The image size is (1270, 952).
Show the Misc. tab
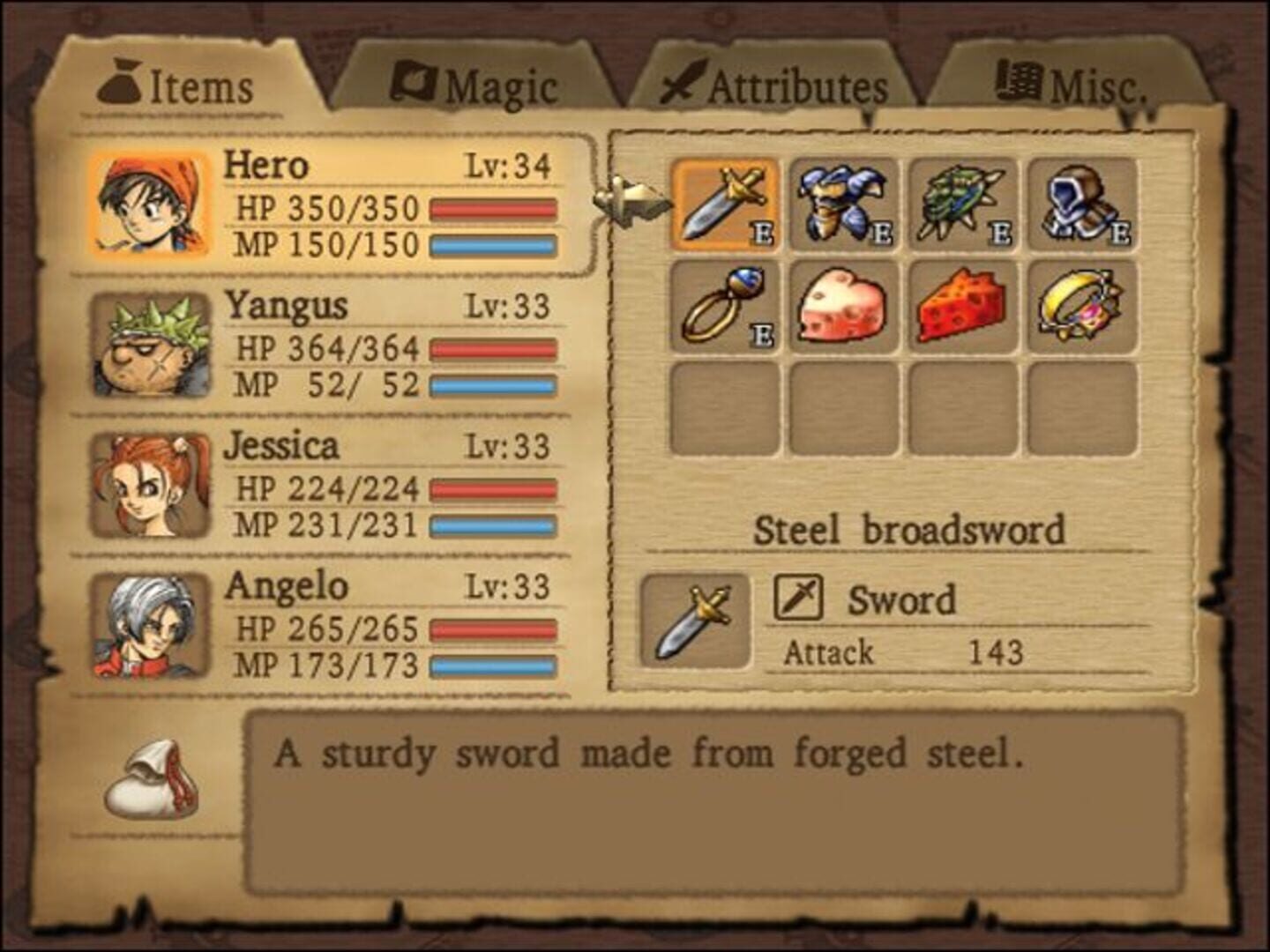[x=1072, y=86]
